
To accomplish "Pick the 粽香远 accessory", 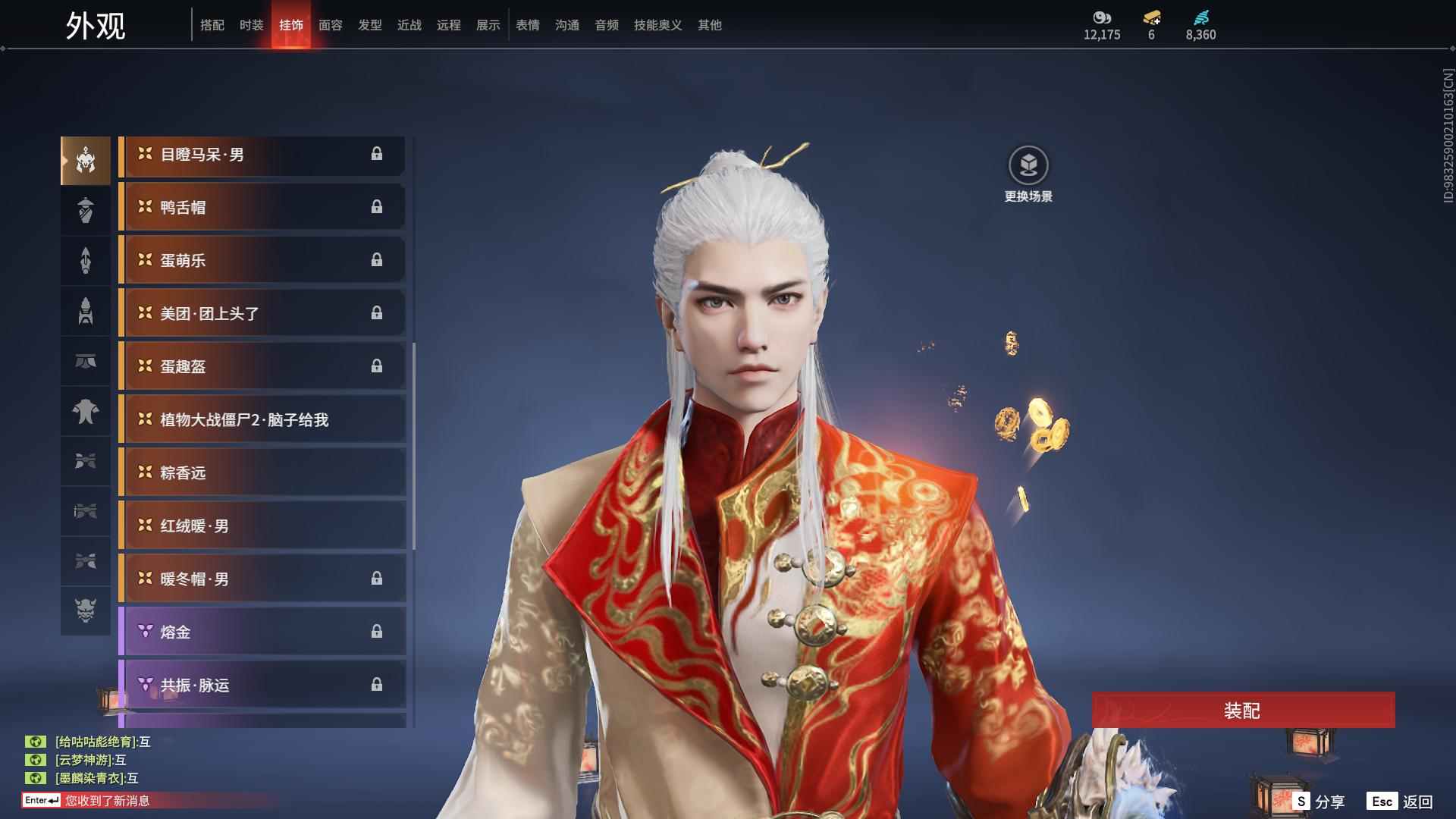I will tap(262, 472).
